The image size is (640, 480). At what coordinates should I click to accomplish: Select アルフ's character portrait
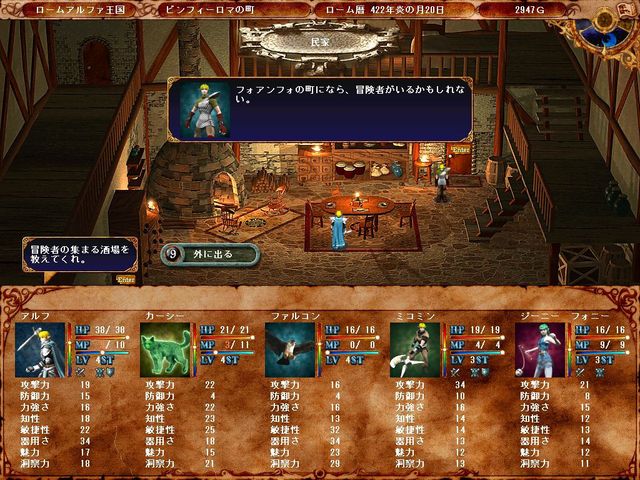click(x=40, y=349)
